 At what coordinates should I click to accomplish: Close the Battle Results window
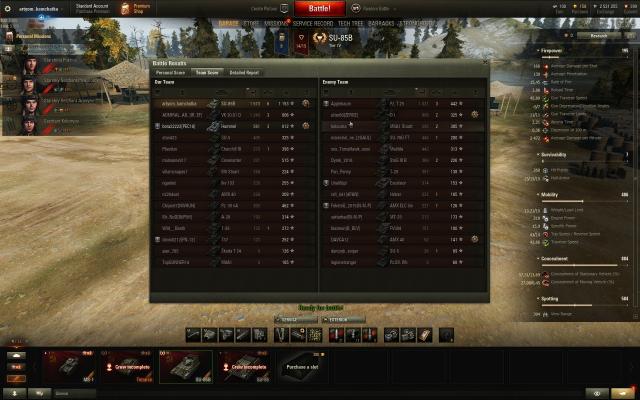(x=487, y=62)
